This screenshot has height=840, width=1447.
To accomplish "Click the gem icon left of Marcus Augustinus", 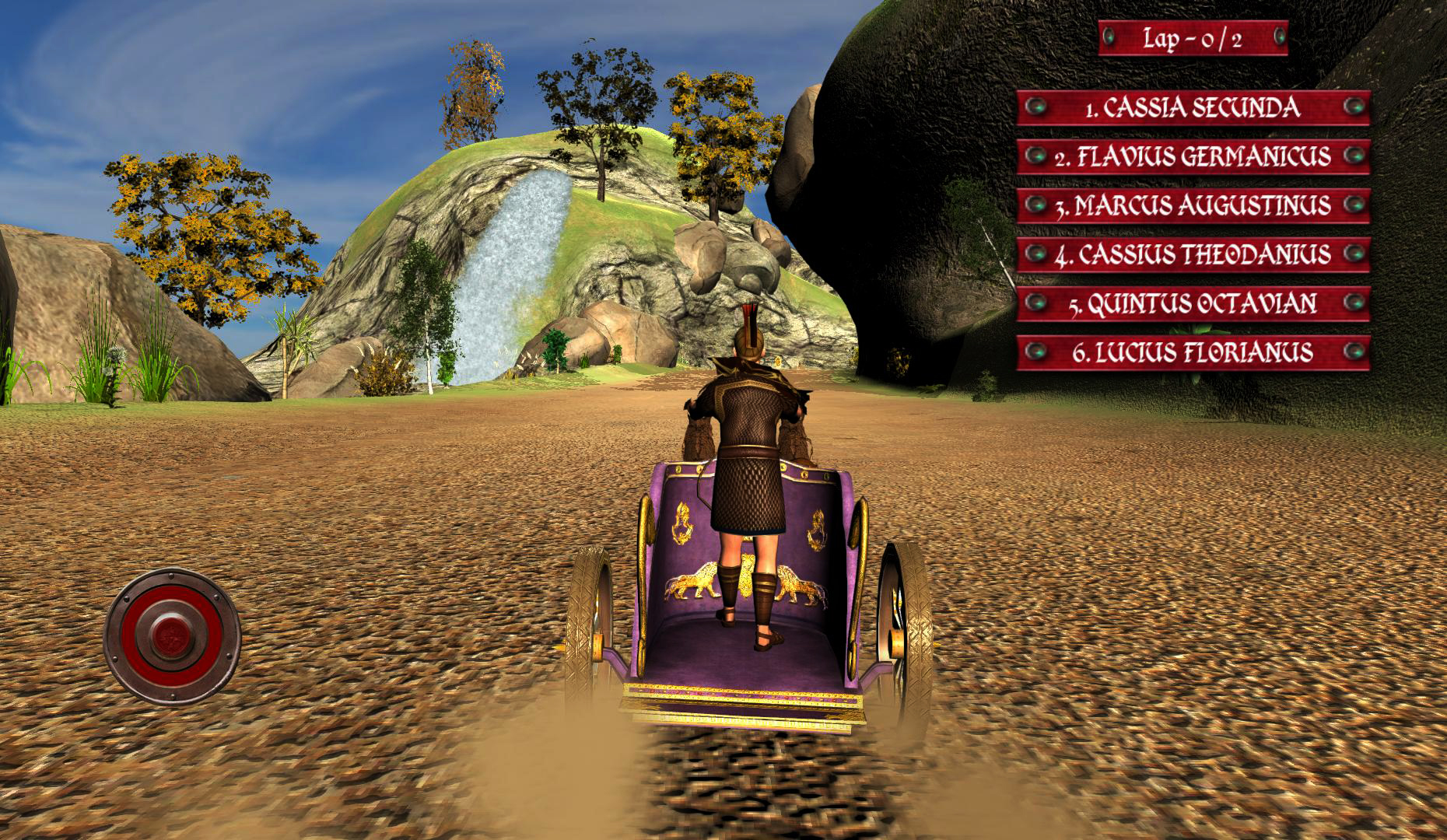I will coord(1038,206).
